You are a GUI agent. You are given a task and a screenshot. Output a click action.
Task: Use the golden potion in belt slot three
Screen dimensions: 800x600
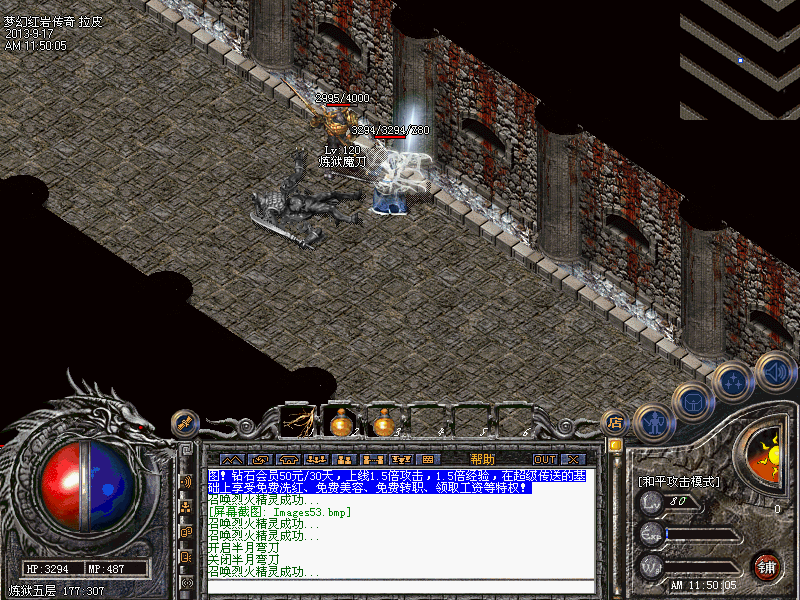[383, 421]
